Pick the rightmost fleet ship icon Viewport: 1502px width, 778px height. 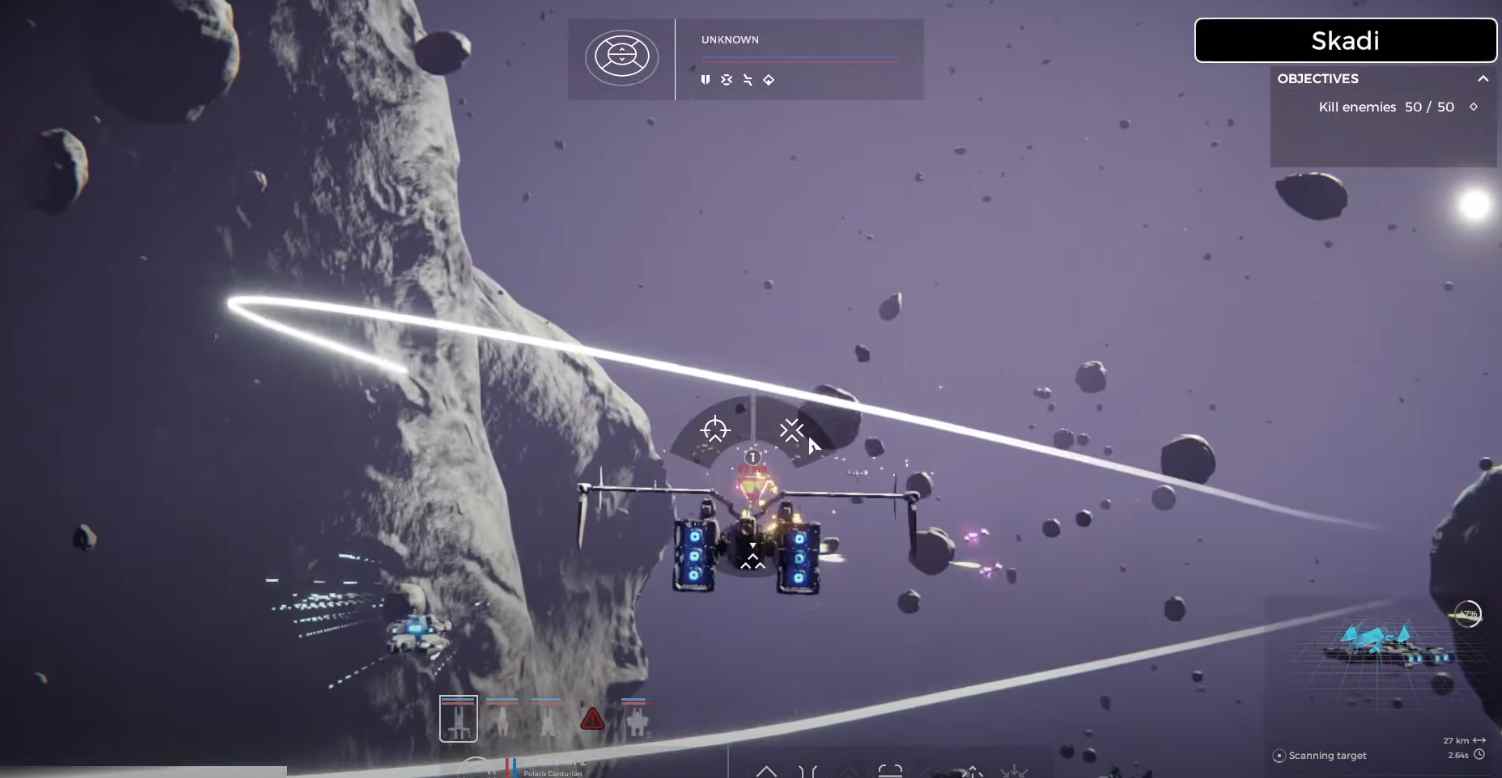(636, 718)
